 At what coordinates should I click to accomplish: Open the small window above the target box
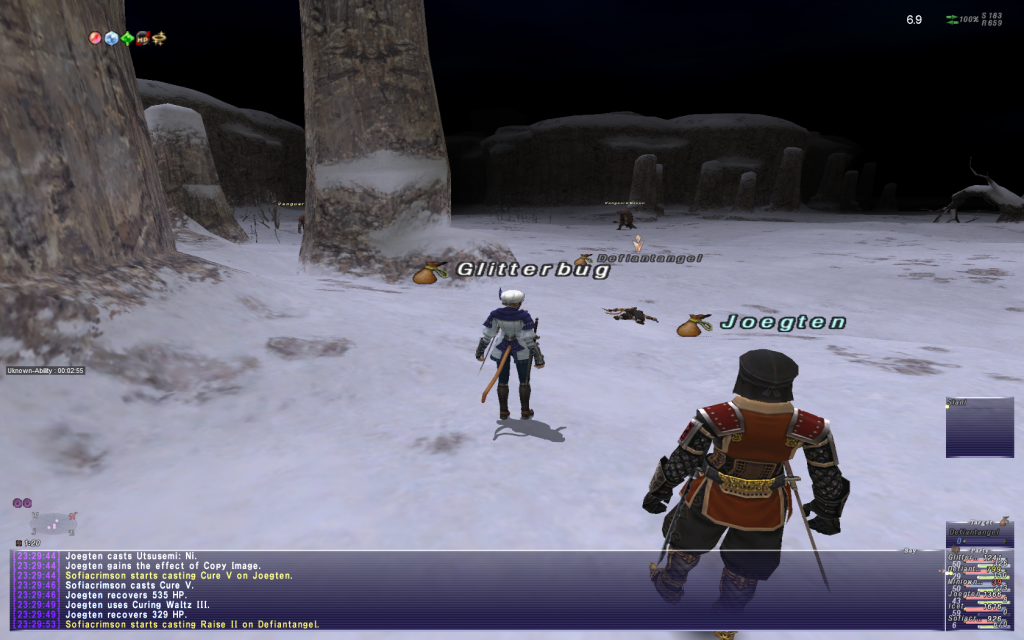(x=980, y=427)
